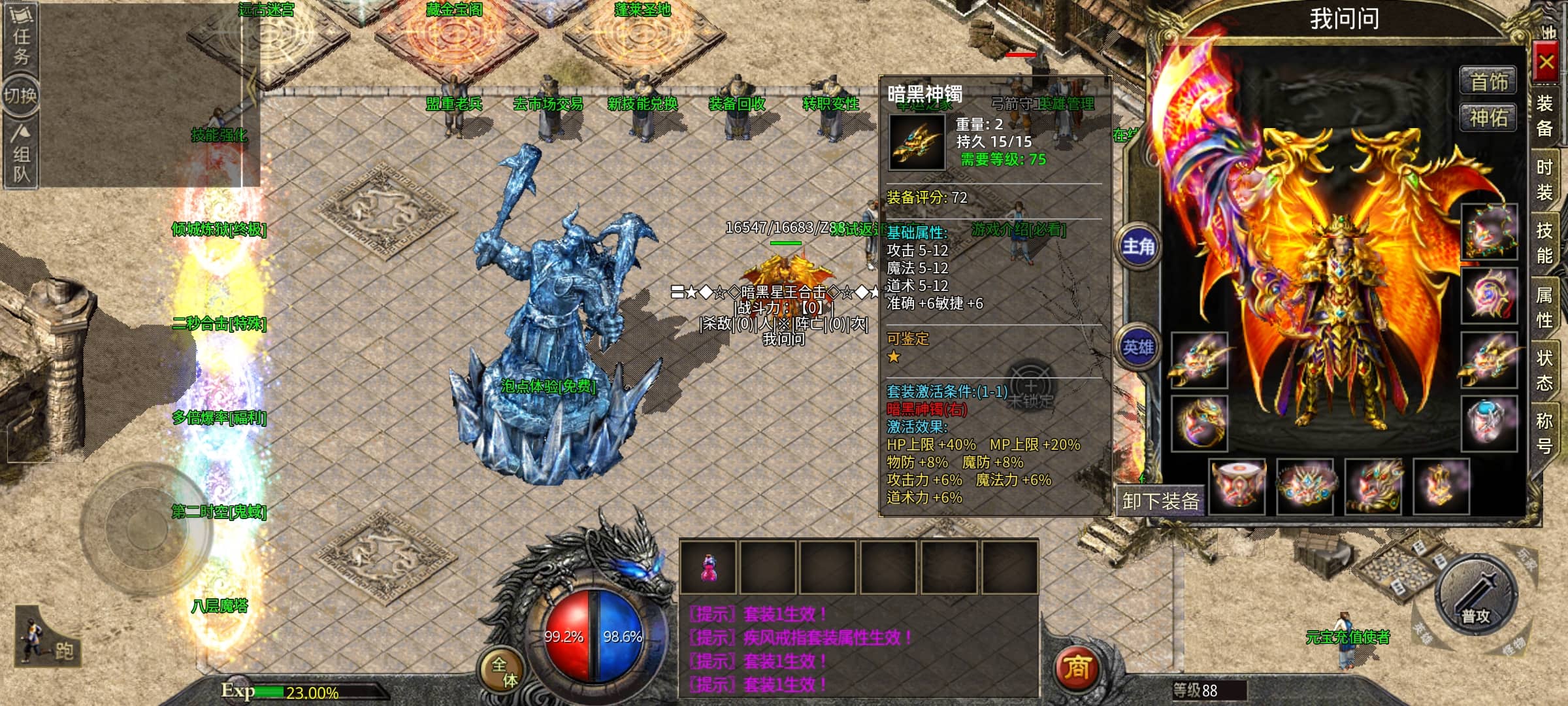Image resolution: width=1568 pixels, height=706 pixels.
Task: Switch to the 状态 status tab
Action: point(1544,370)
